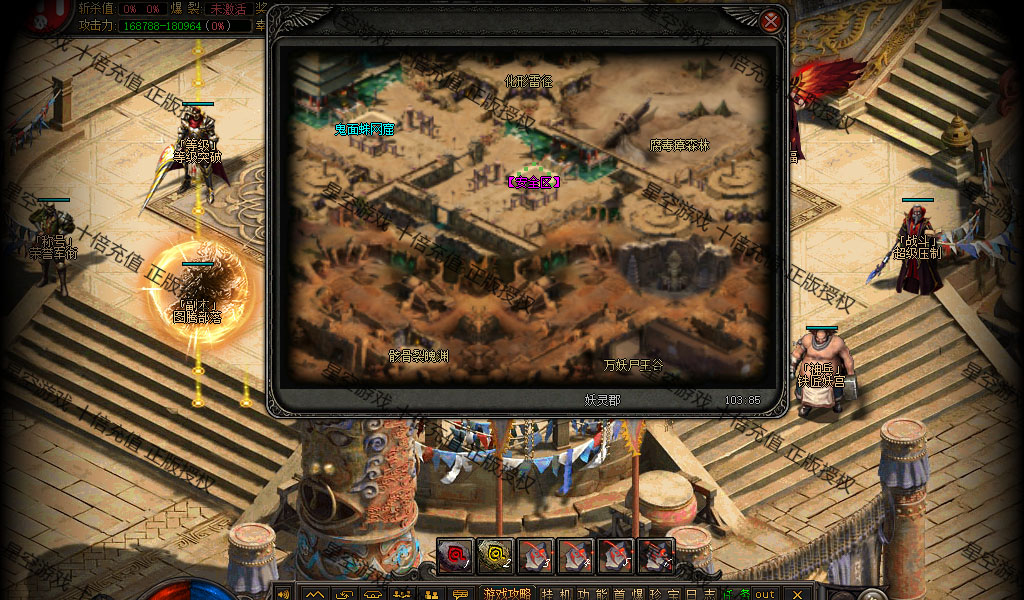Click the out button in bottom bar
Viewport: 1024px width, 600px height.
point(765,594)
